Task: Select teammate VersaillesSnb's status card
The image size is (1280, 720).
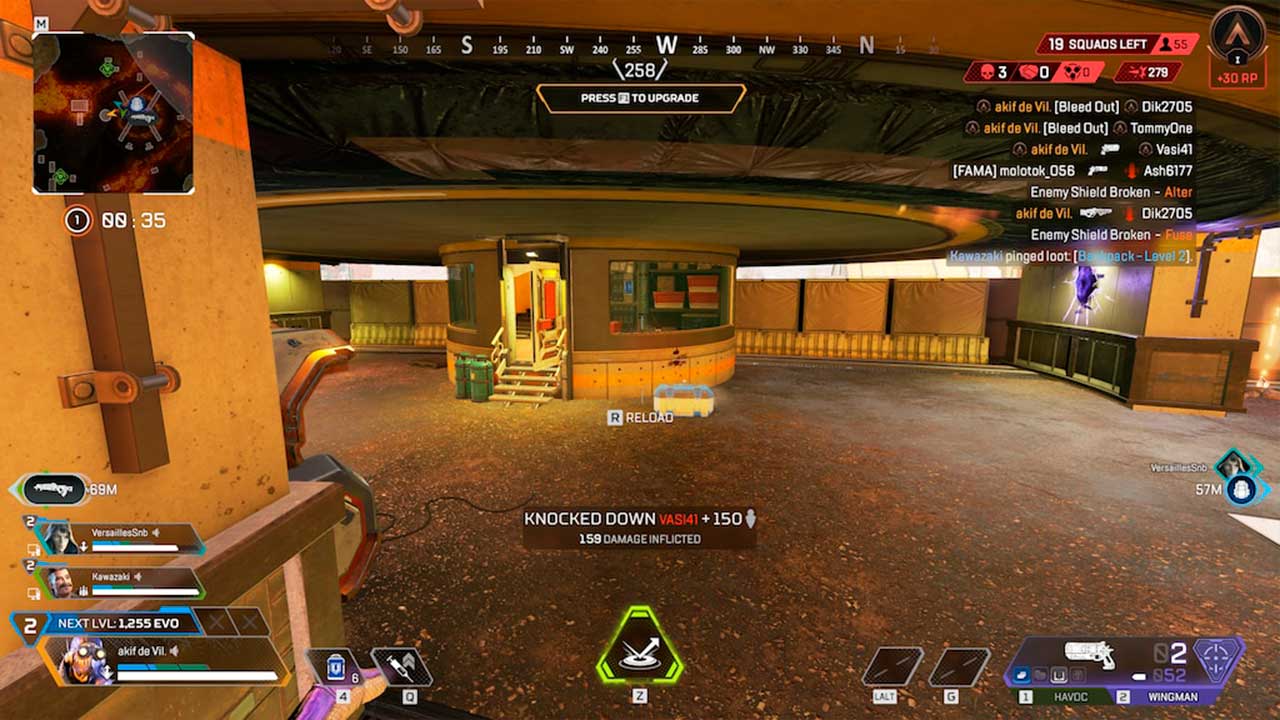Action: pos(120,538)
